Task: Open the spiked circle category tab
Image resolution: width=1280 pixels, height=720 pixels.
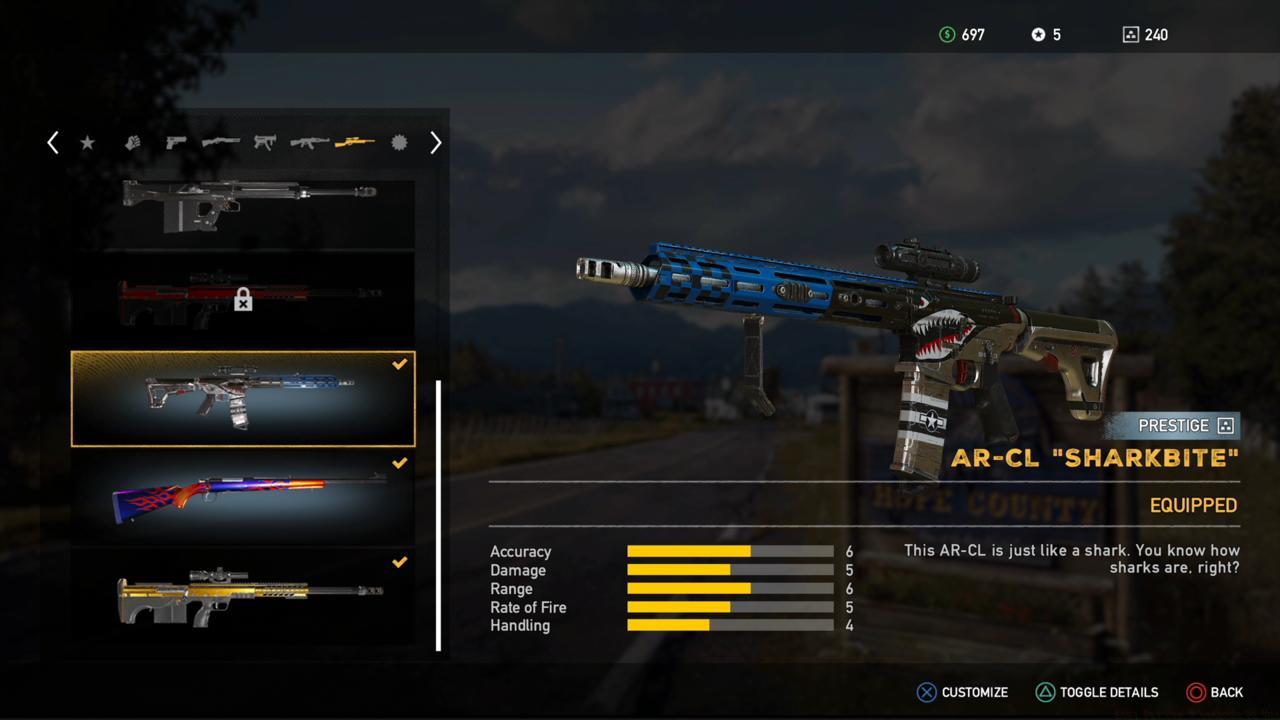Action: pos(399,143)
